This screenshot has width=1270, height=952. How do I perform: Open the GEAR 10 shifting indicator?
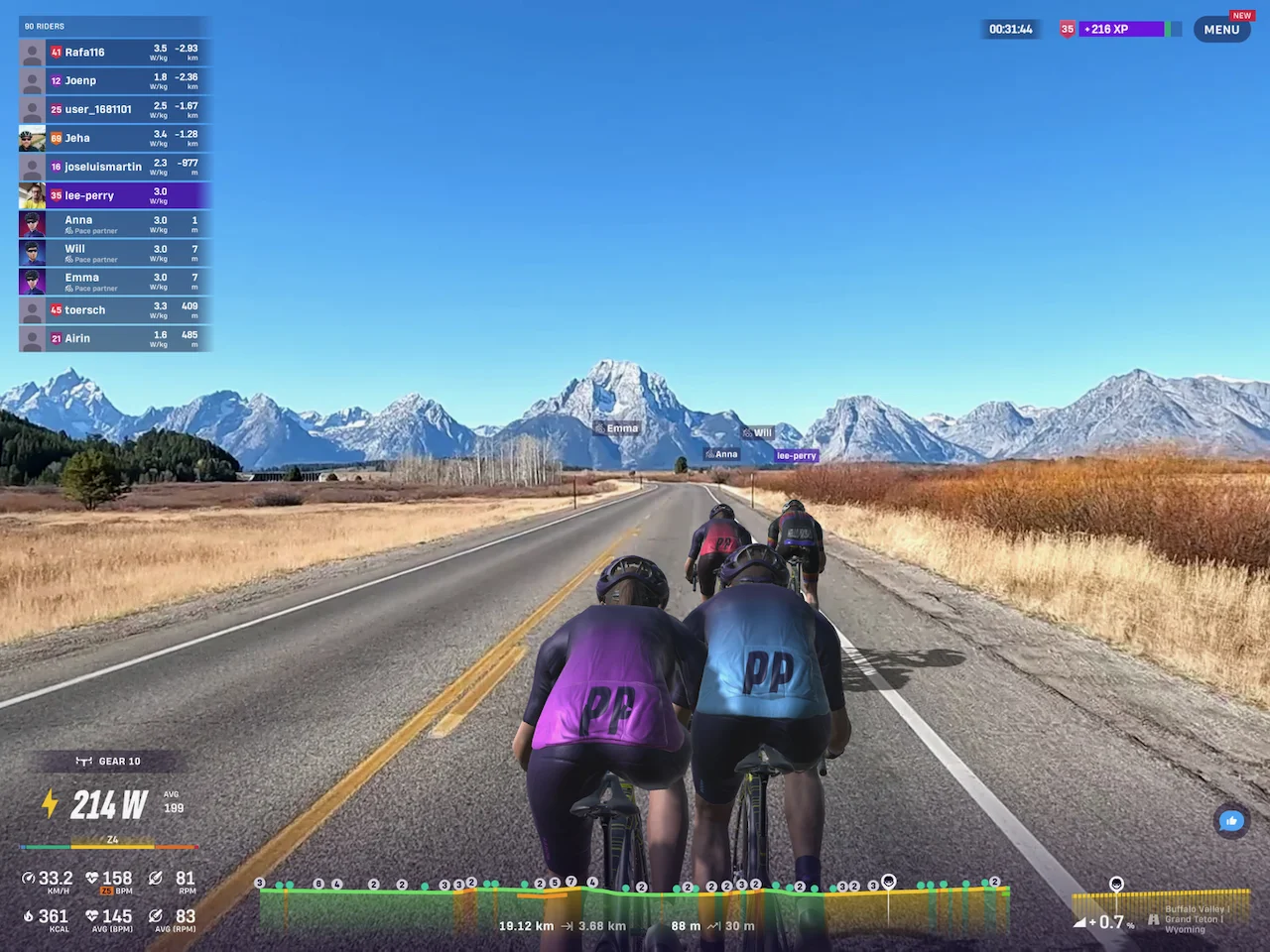(x=109, y=762)
